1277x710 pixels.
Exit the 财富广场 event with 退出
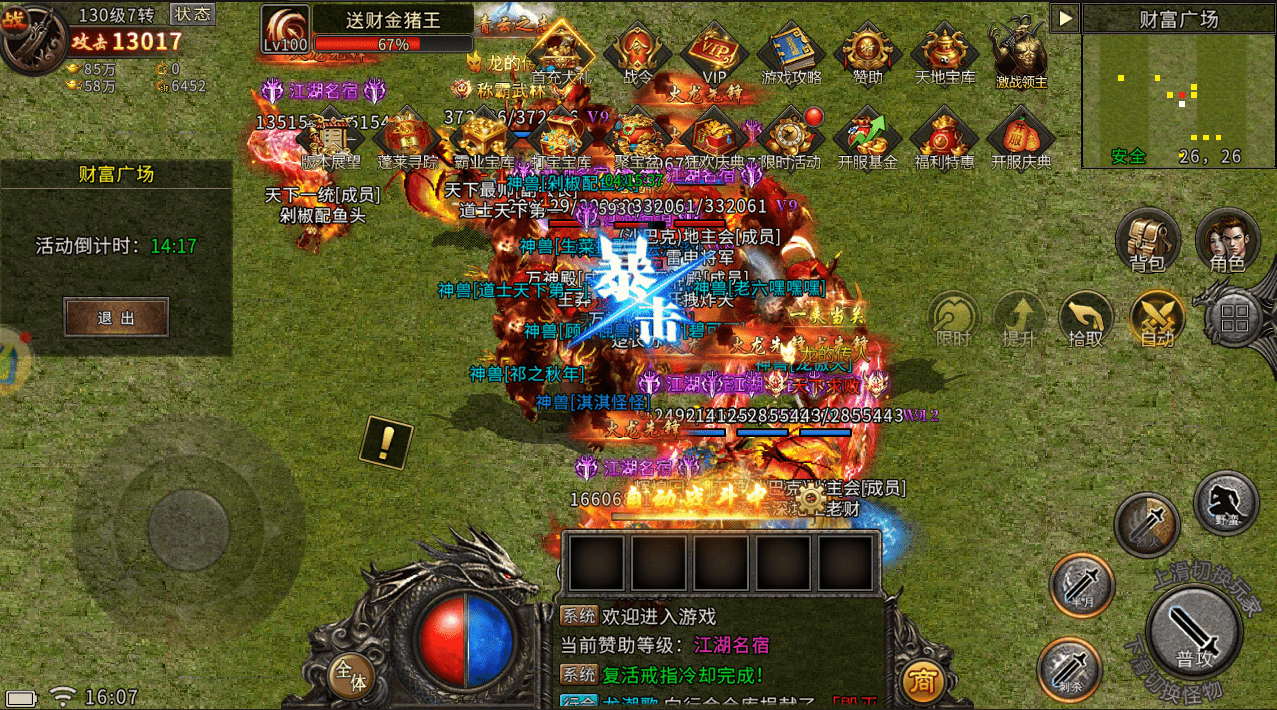pos(116,318)
